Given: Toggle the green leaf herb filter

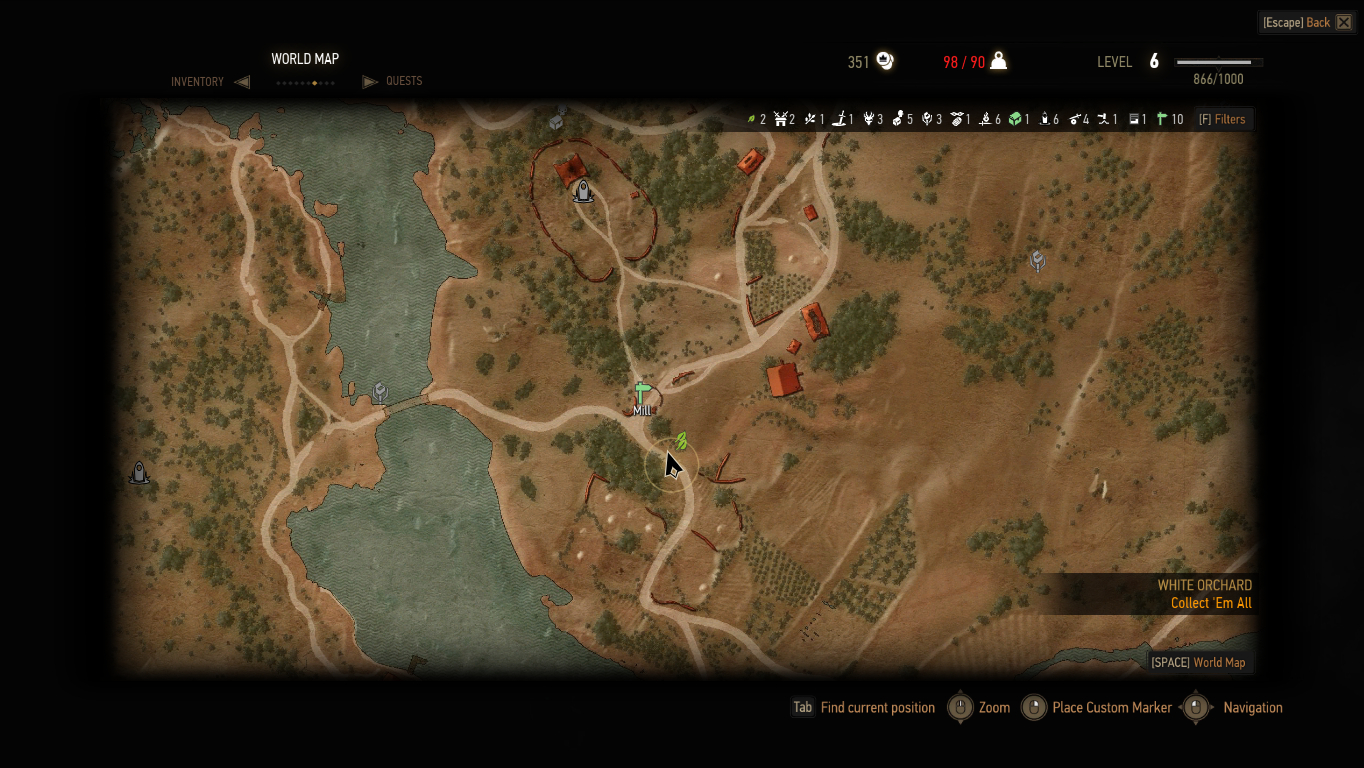Looking at the screenshot, I should 751,119.
